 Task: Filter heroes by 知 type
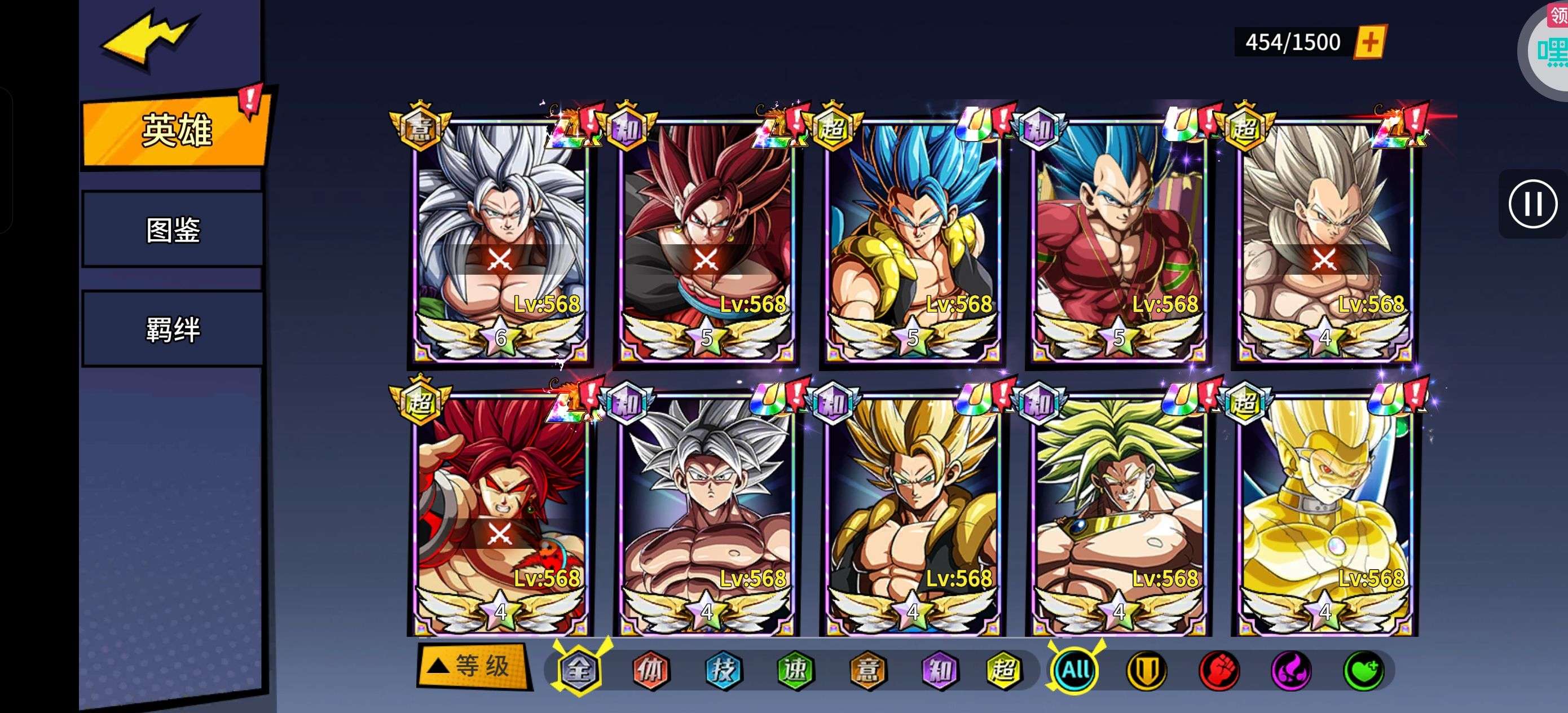[x=940, y=670]
